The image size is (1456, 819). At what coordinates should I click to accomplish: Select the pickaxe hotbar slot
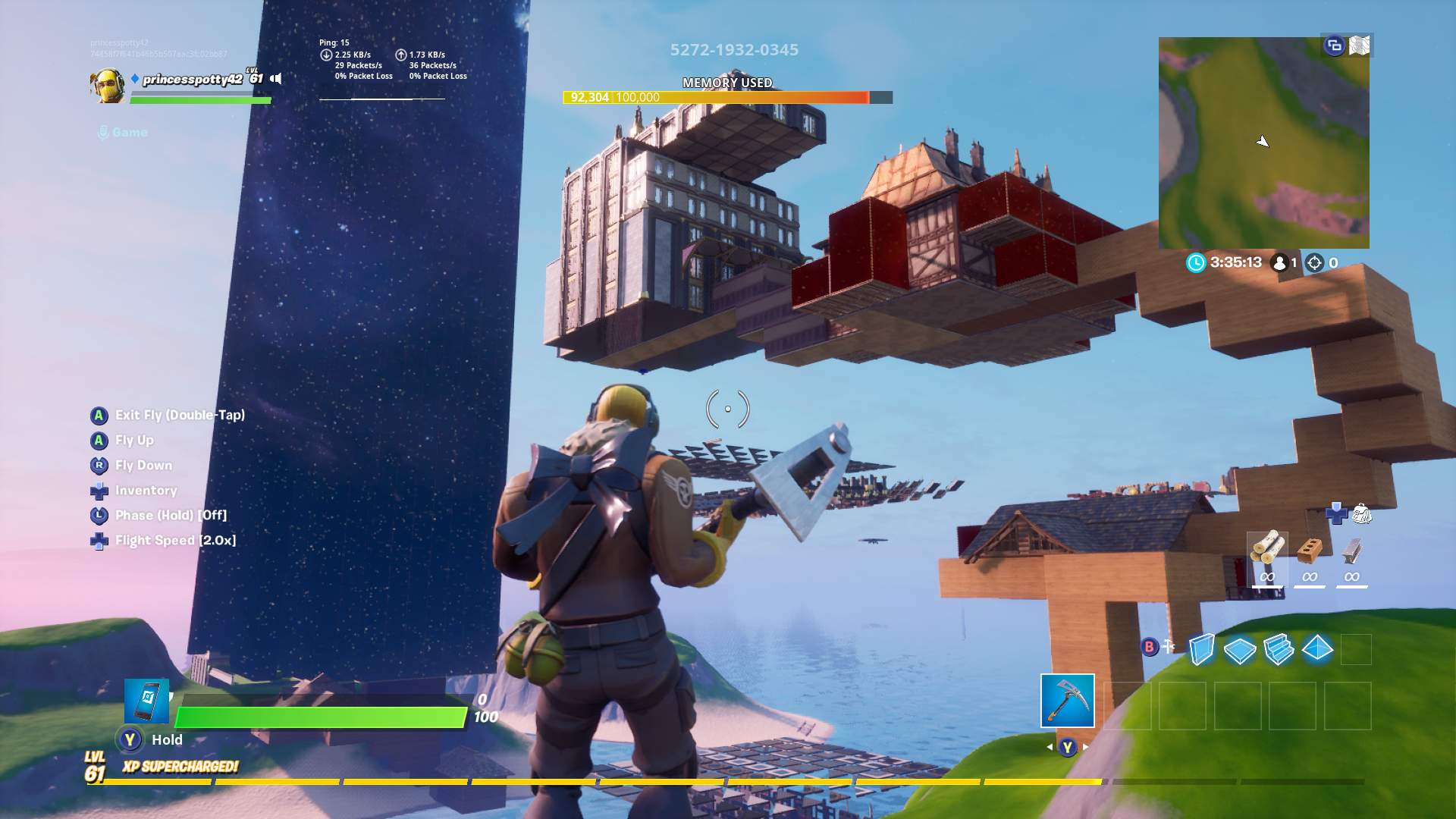[x=1067, y=700]
